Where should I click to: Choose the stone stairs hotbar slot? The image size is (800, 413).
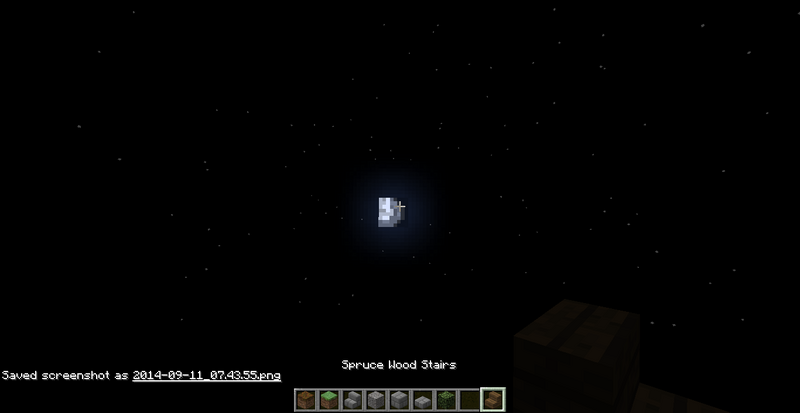coord(353,400)
